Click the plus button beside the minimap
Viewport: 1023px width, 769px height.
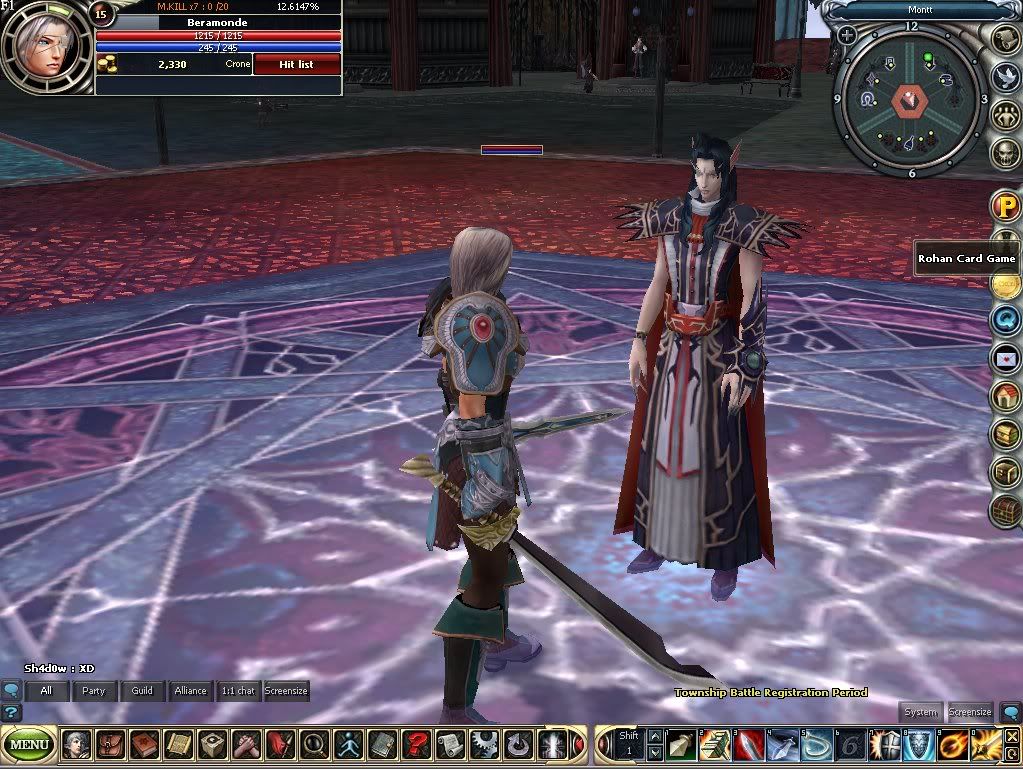847,35
